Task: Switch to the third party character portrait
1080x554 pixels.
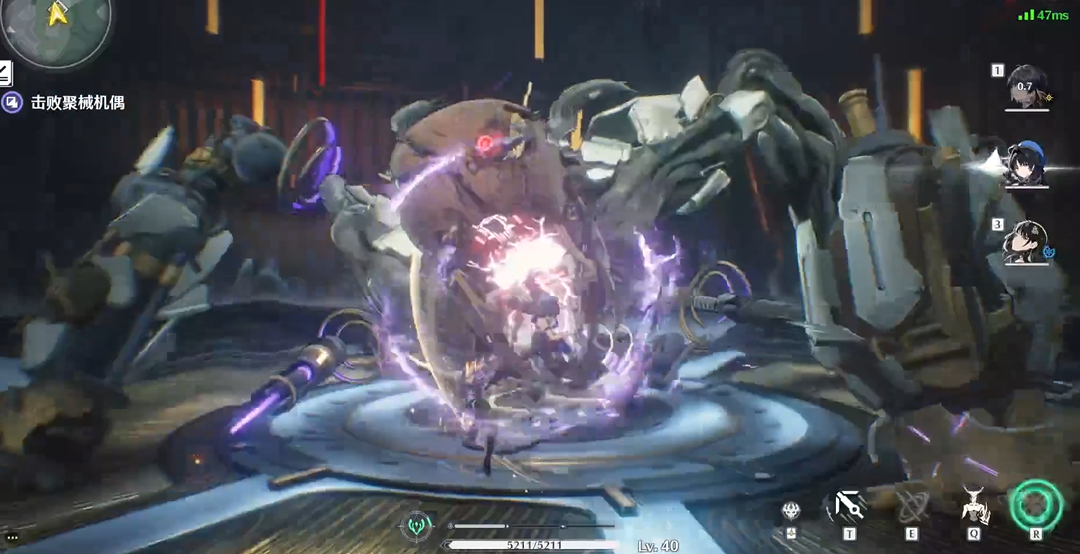Action: [1024, 240]
